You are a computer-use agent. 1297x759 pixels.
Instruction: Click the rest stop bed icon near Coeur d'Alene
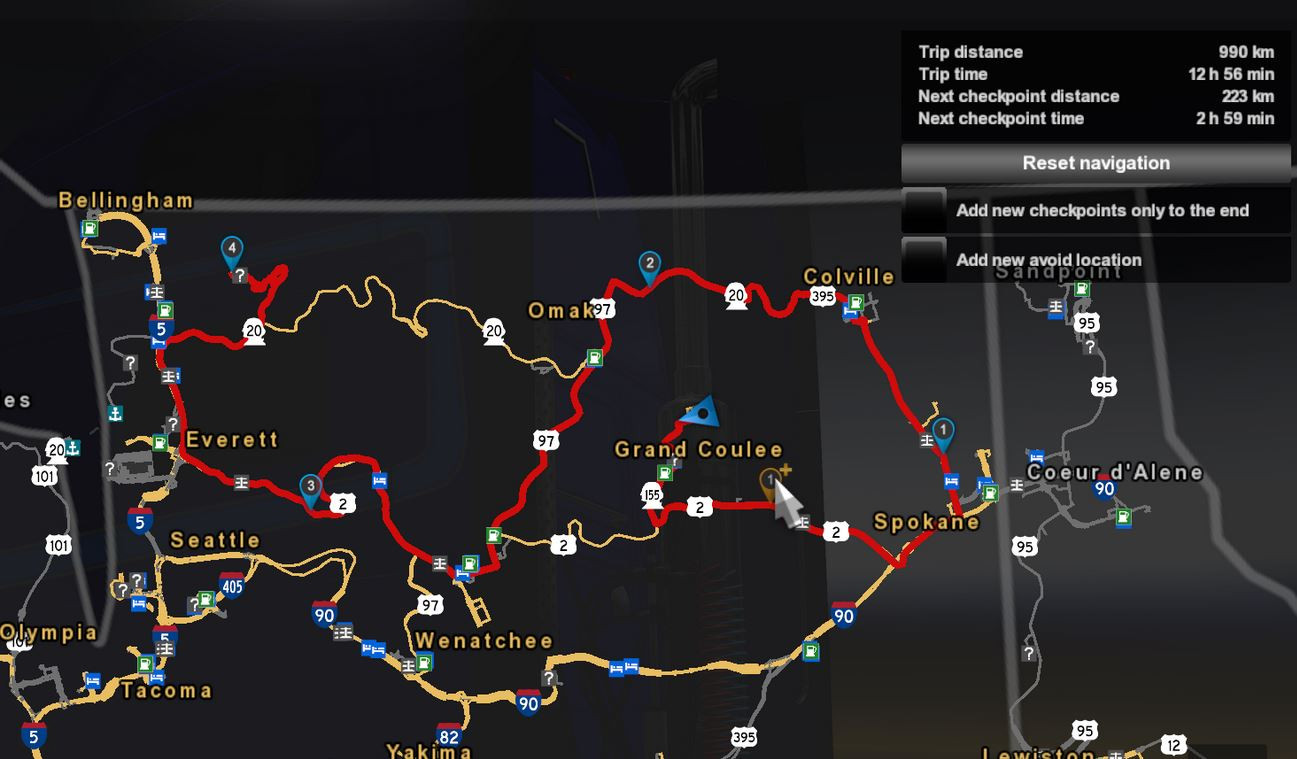click(1037, 457)
